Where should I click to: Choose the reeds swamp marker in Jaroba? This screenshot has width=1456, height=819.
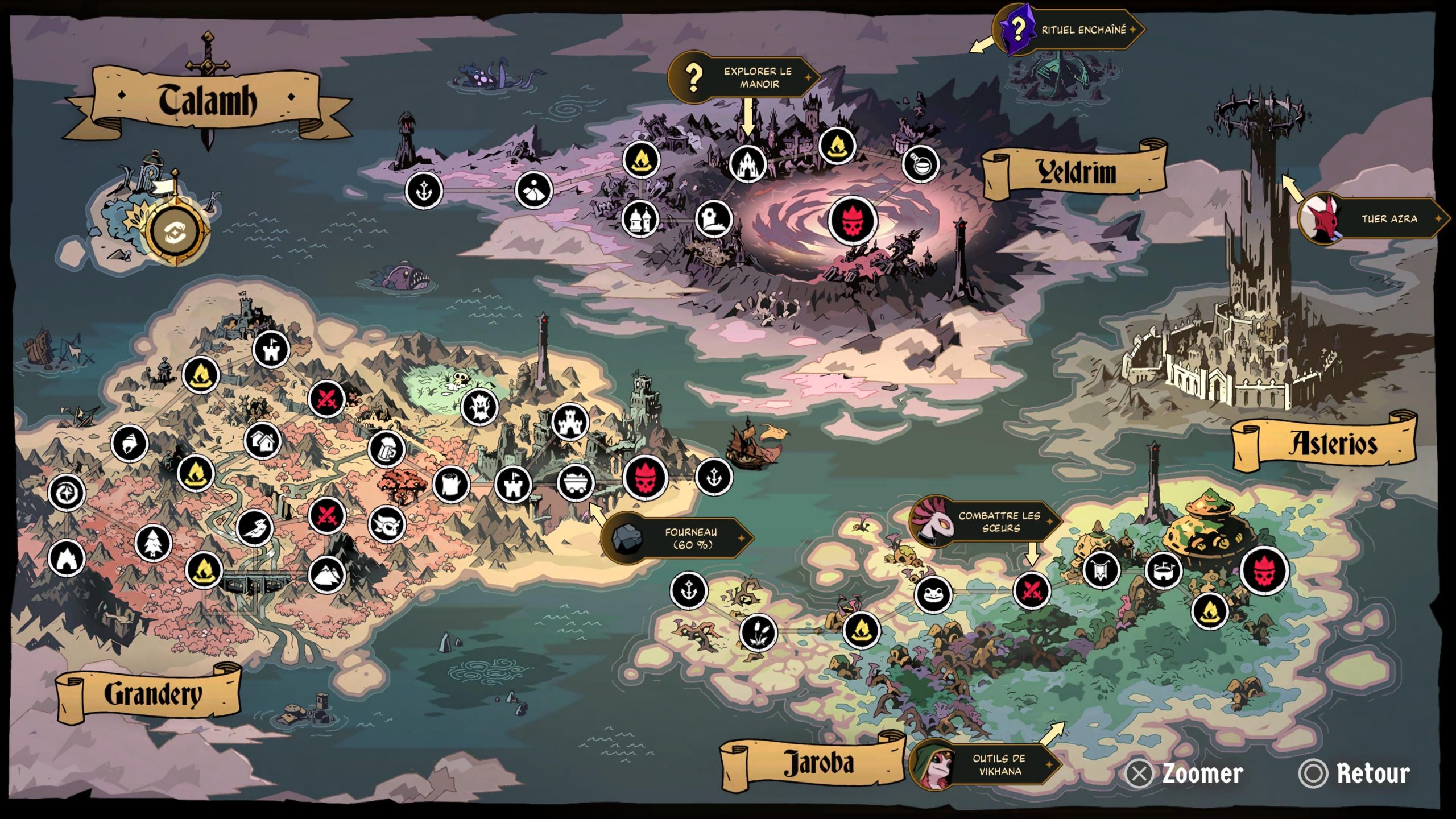(758, 632)
